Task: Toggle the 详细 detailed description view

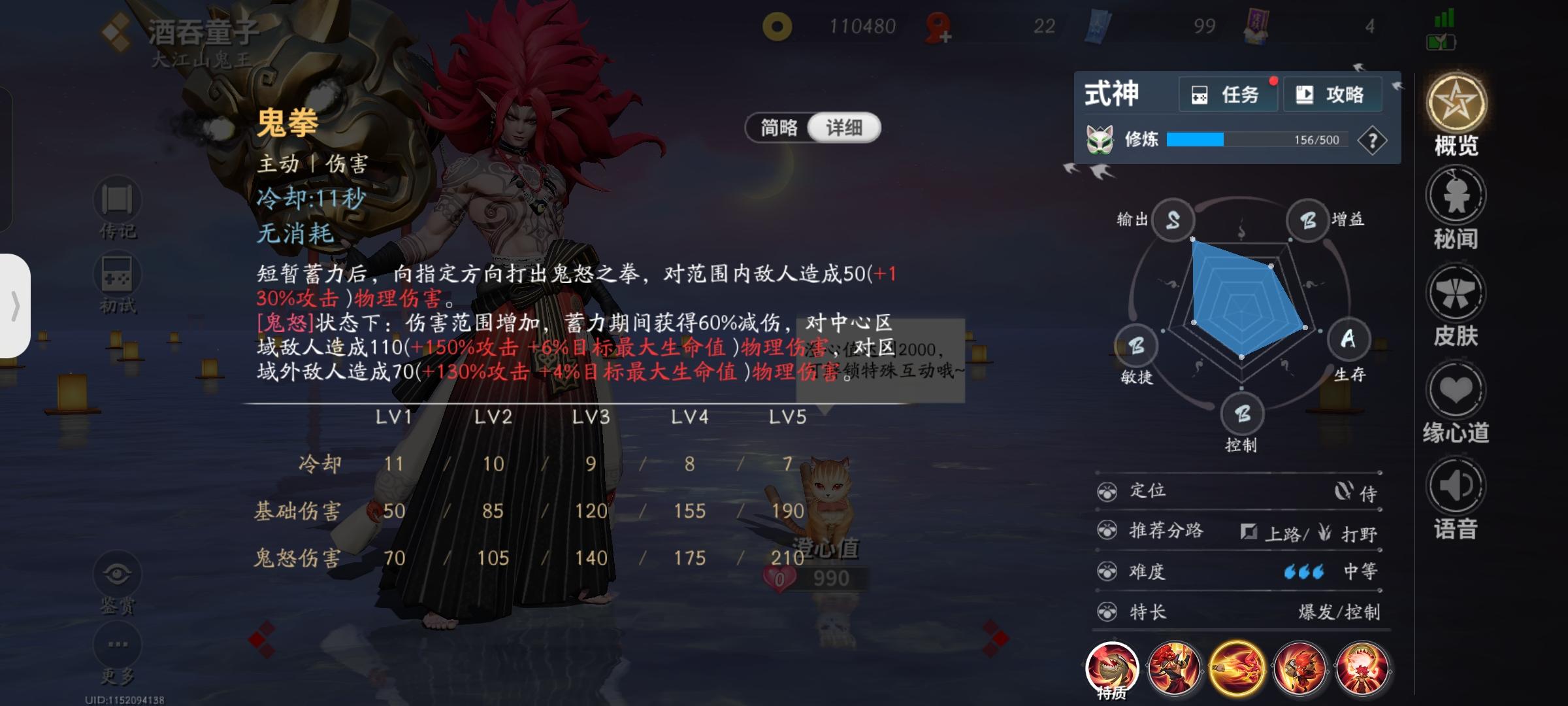Action: click(844, 127)
